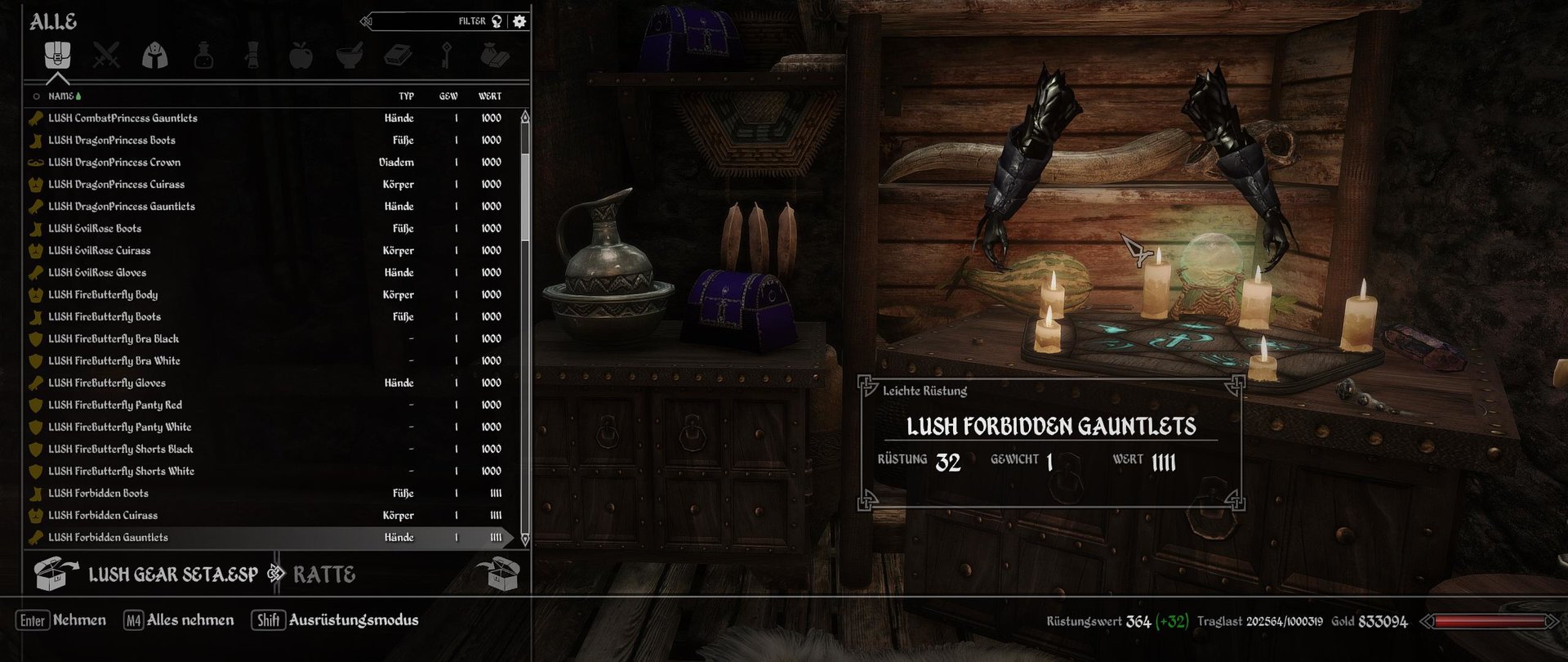
Task: Sort items by the Name column header
Action: (60, 96)
